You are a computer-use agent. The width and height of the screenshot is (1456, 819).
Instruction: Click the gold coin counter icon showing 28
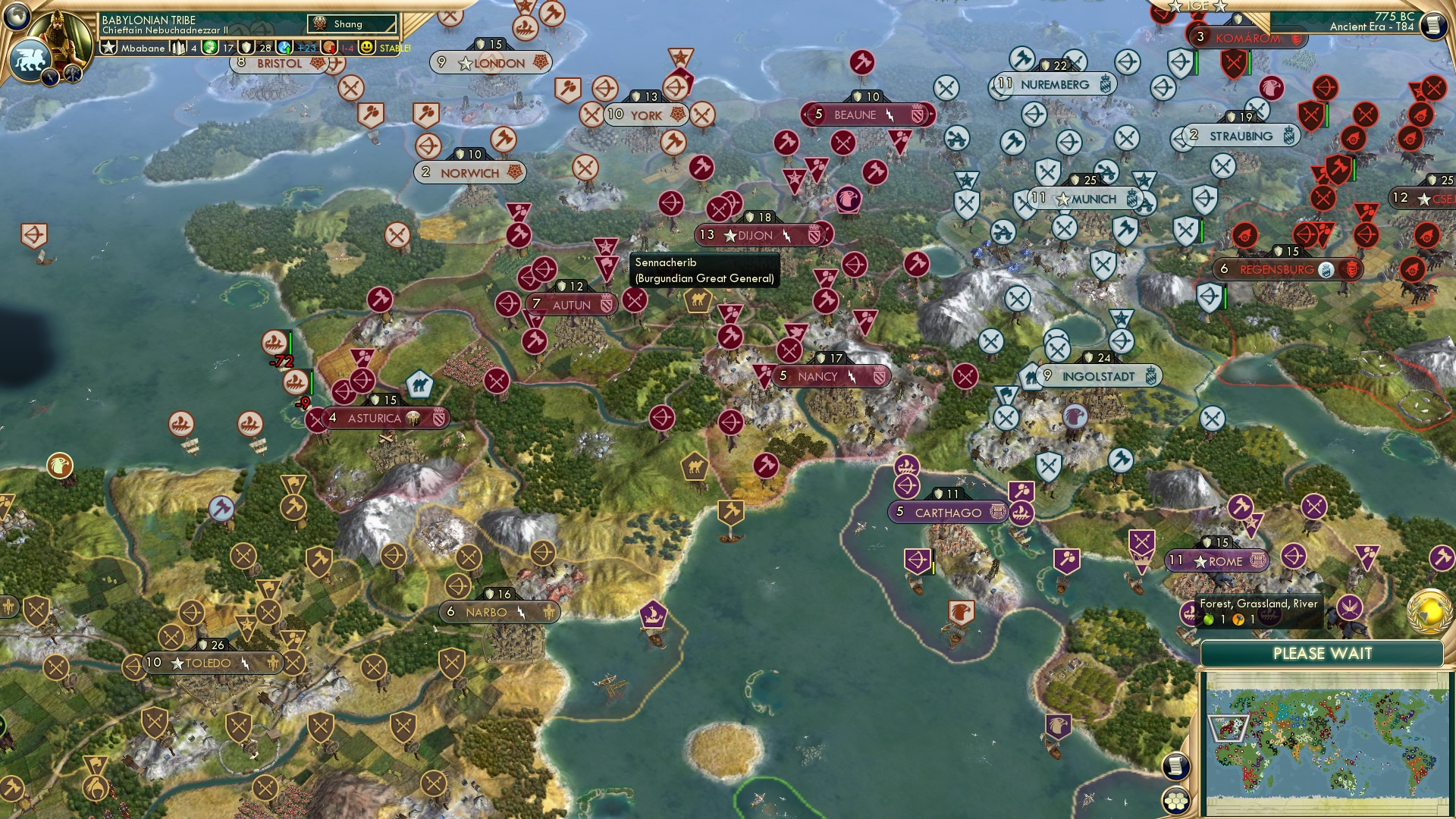click(x=246, y=47)
